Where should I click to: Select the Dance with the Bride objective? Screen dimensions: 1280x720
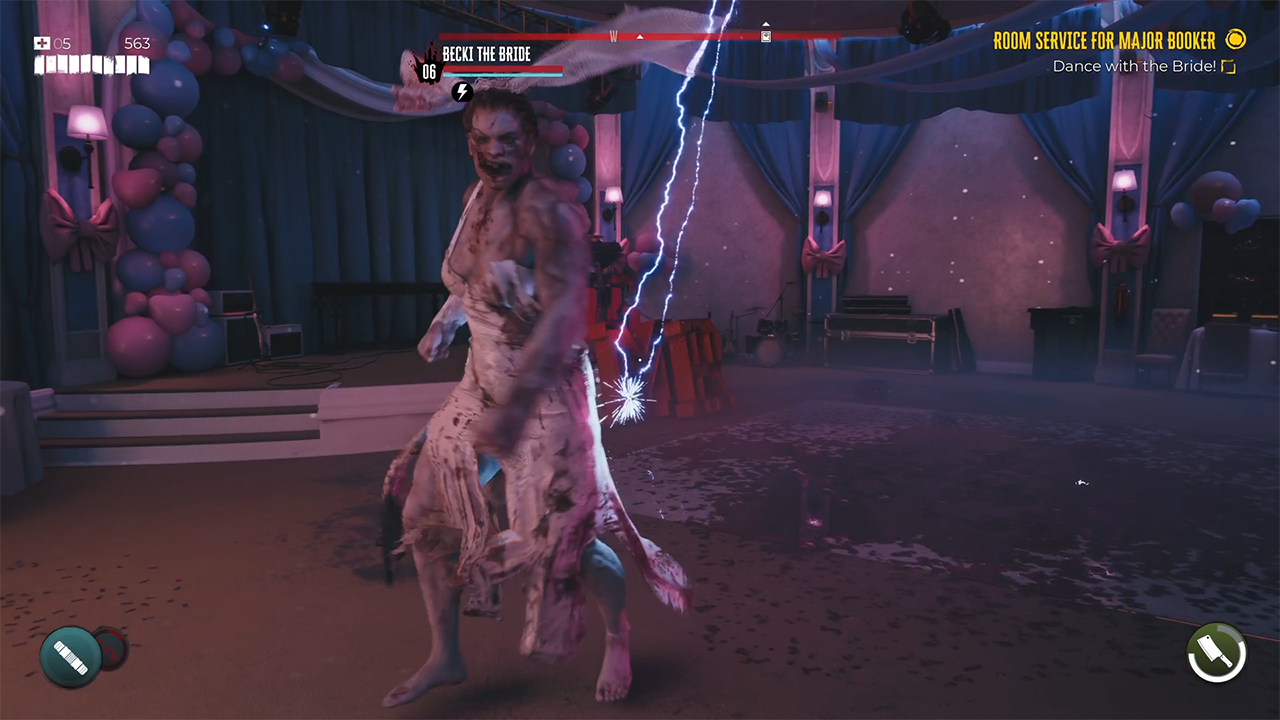1134,67
